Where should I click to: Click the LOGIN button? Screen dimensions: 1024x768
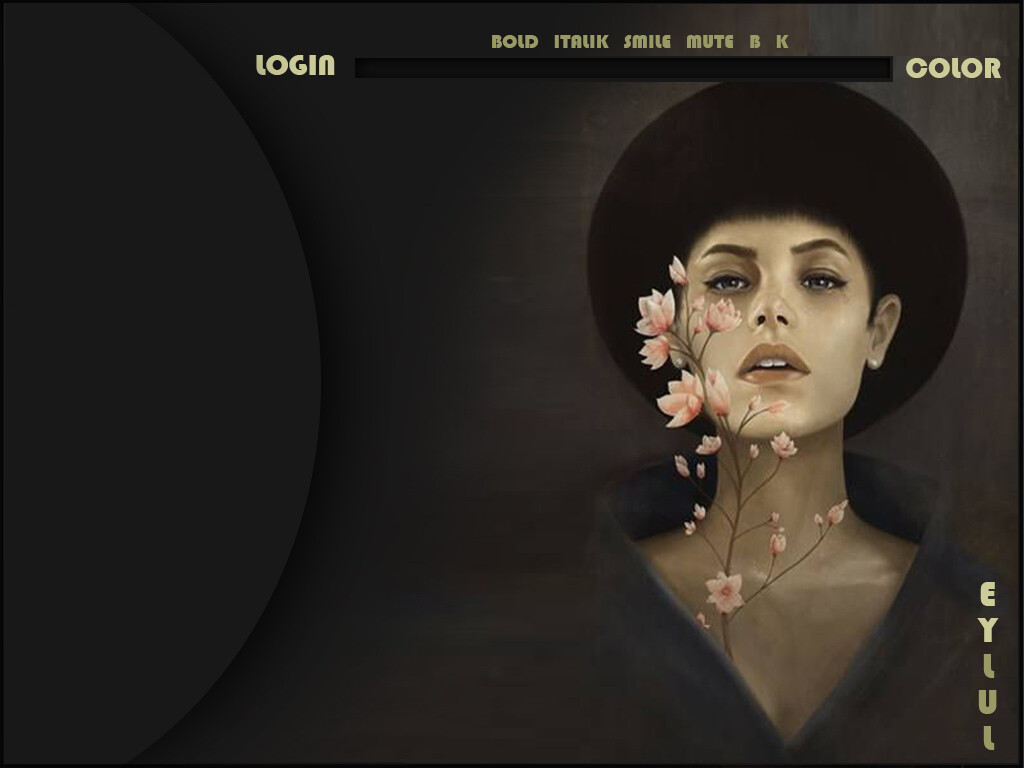pos(295,66)
